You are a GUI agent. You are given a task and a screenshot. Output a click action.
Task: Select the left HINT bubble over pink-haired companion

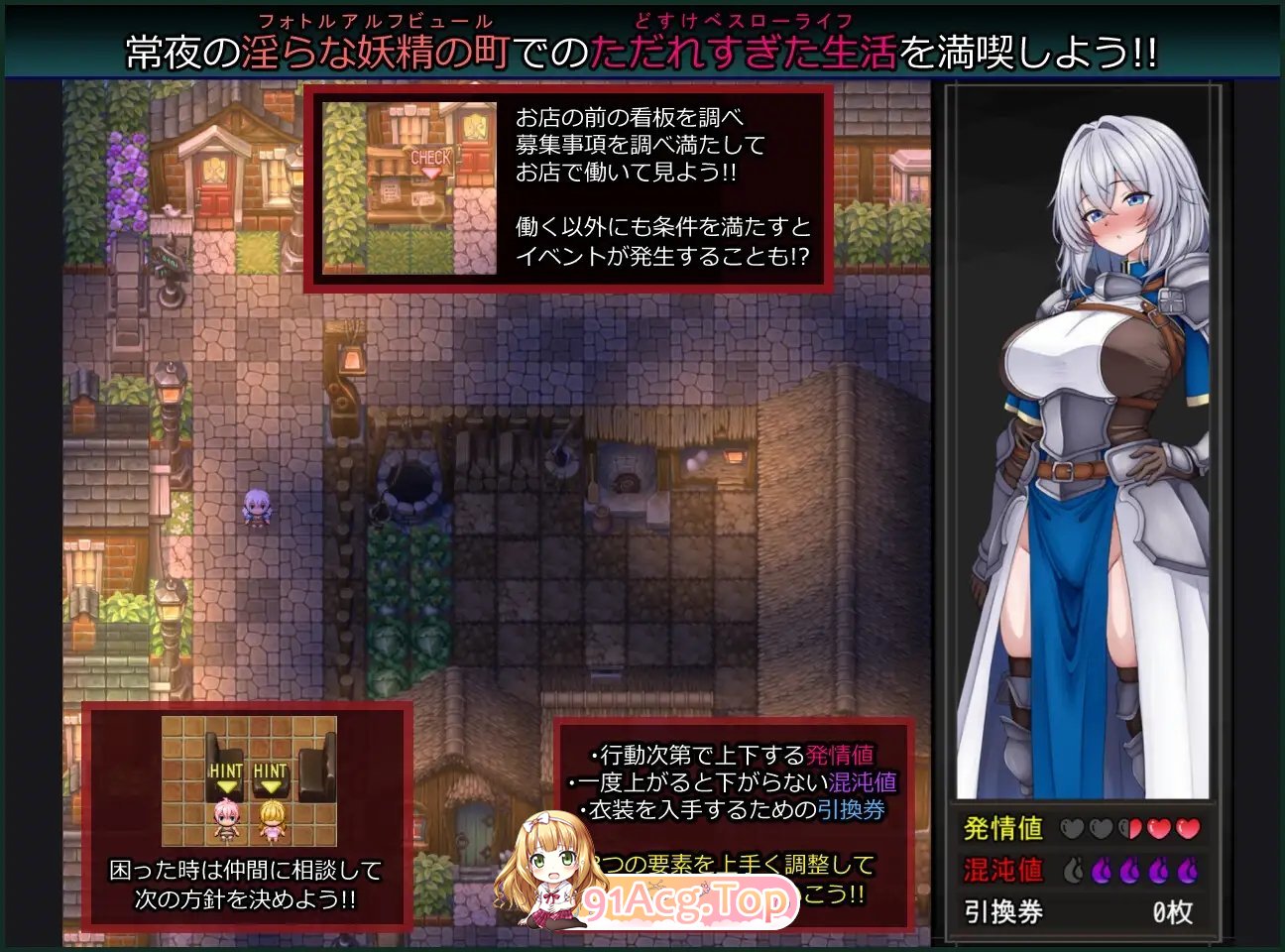coord(227,769)
